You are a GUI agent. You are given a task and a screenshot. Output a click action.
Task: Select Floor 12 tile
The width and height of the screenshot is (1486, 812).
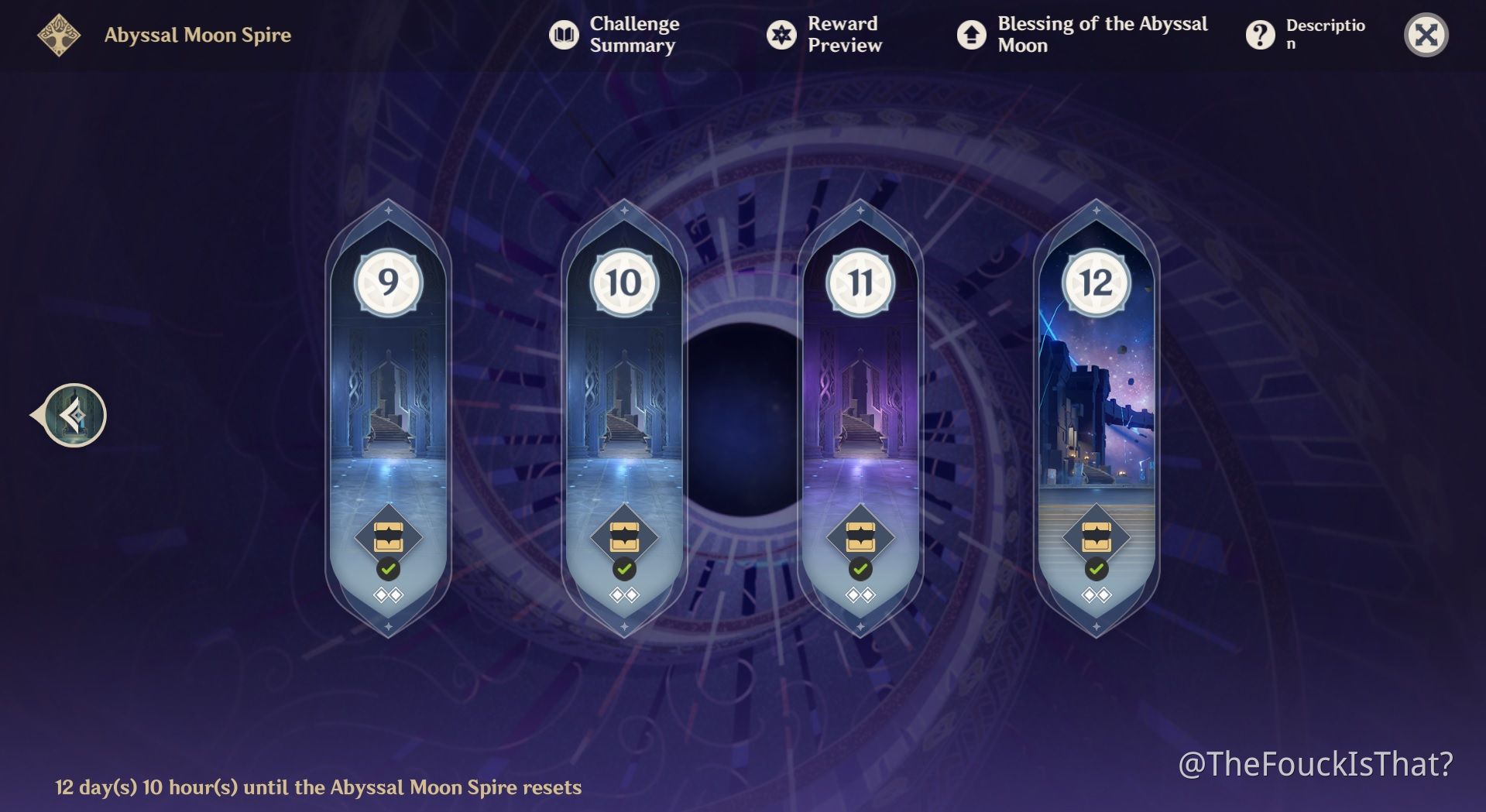pyautogui.click(x=1096, y=418)
